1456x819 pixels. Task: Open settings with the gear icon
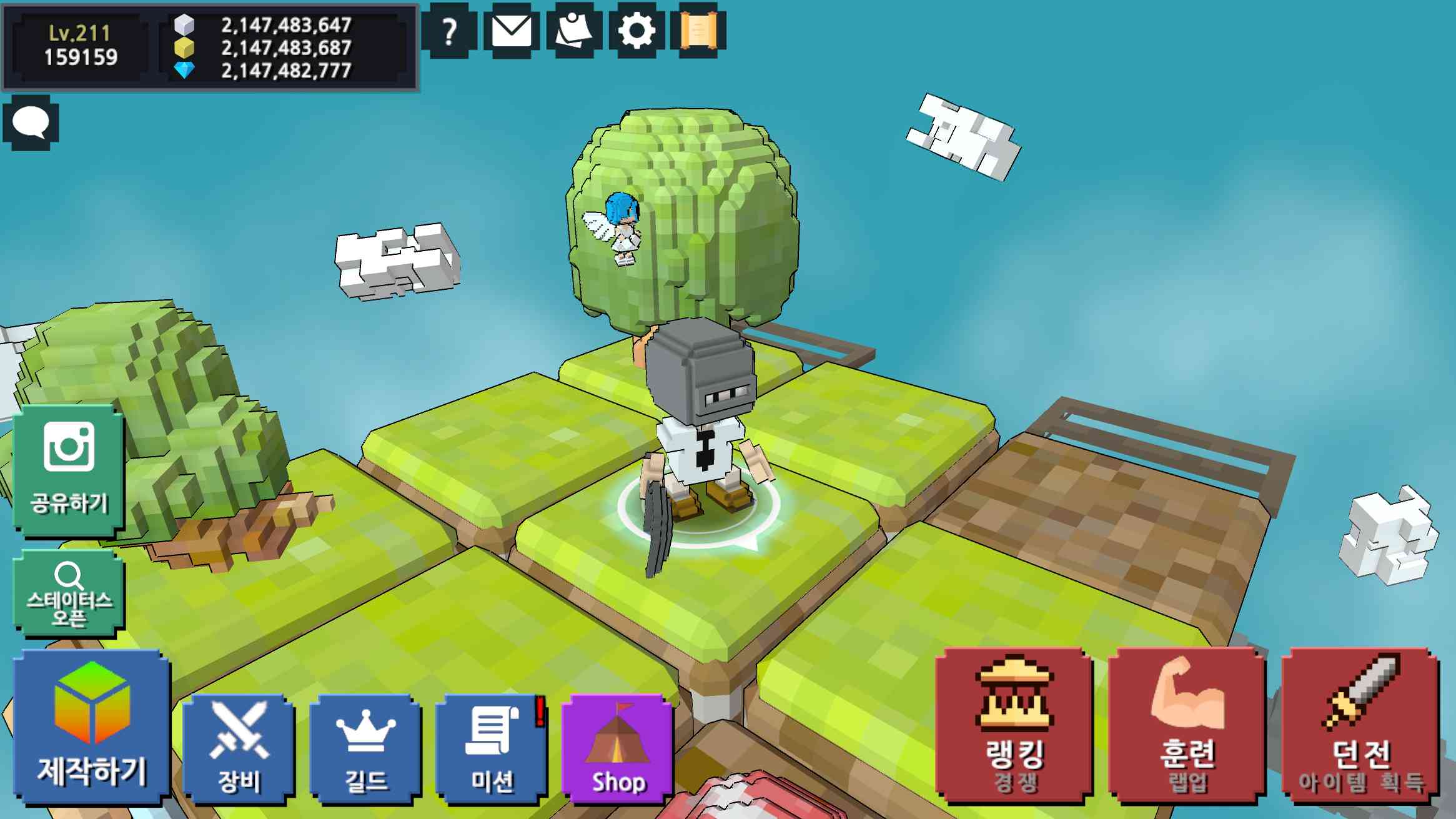coord(636,31)
